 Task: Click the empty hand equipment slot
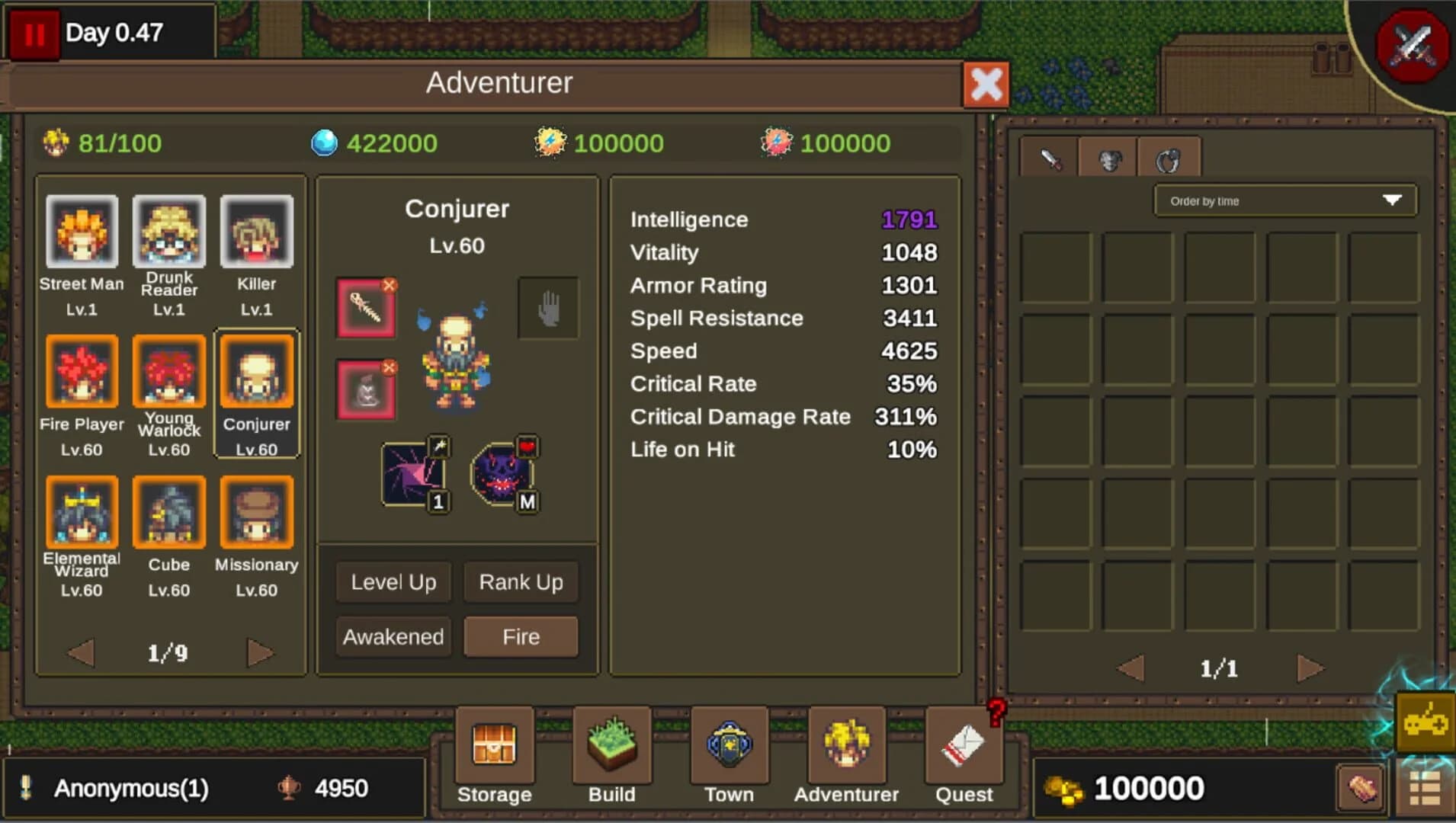[x=549, y=308]
